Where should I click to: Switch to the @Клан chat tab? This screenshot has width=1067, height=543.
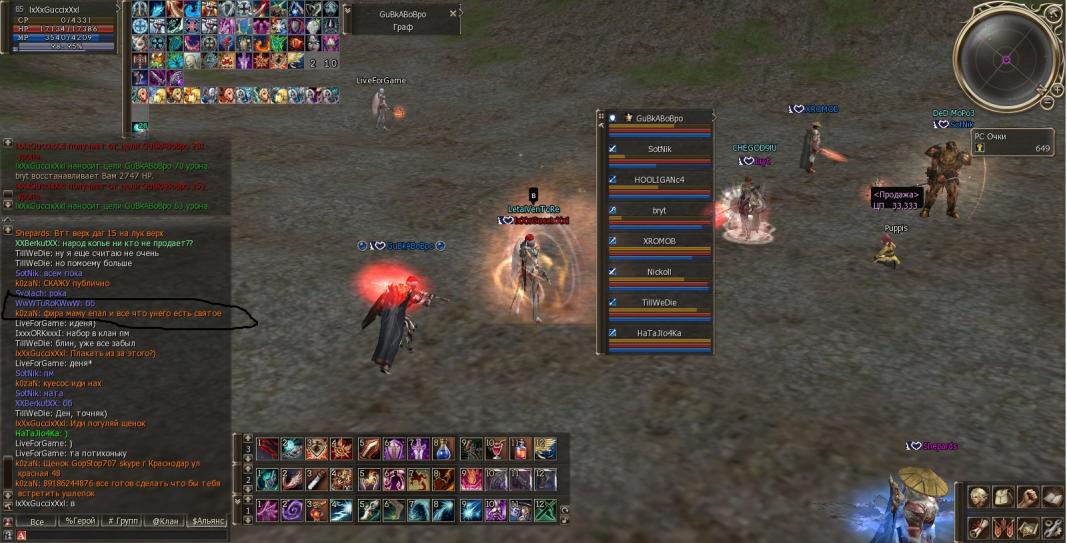(165, 522)
